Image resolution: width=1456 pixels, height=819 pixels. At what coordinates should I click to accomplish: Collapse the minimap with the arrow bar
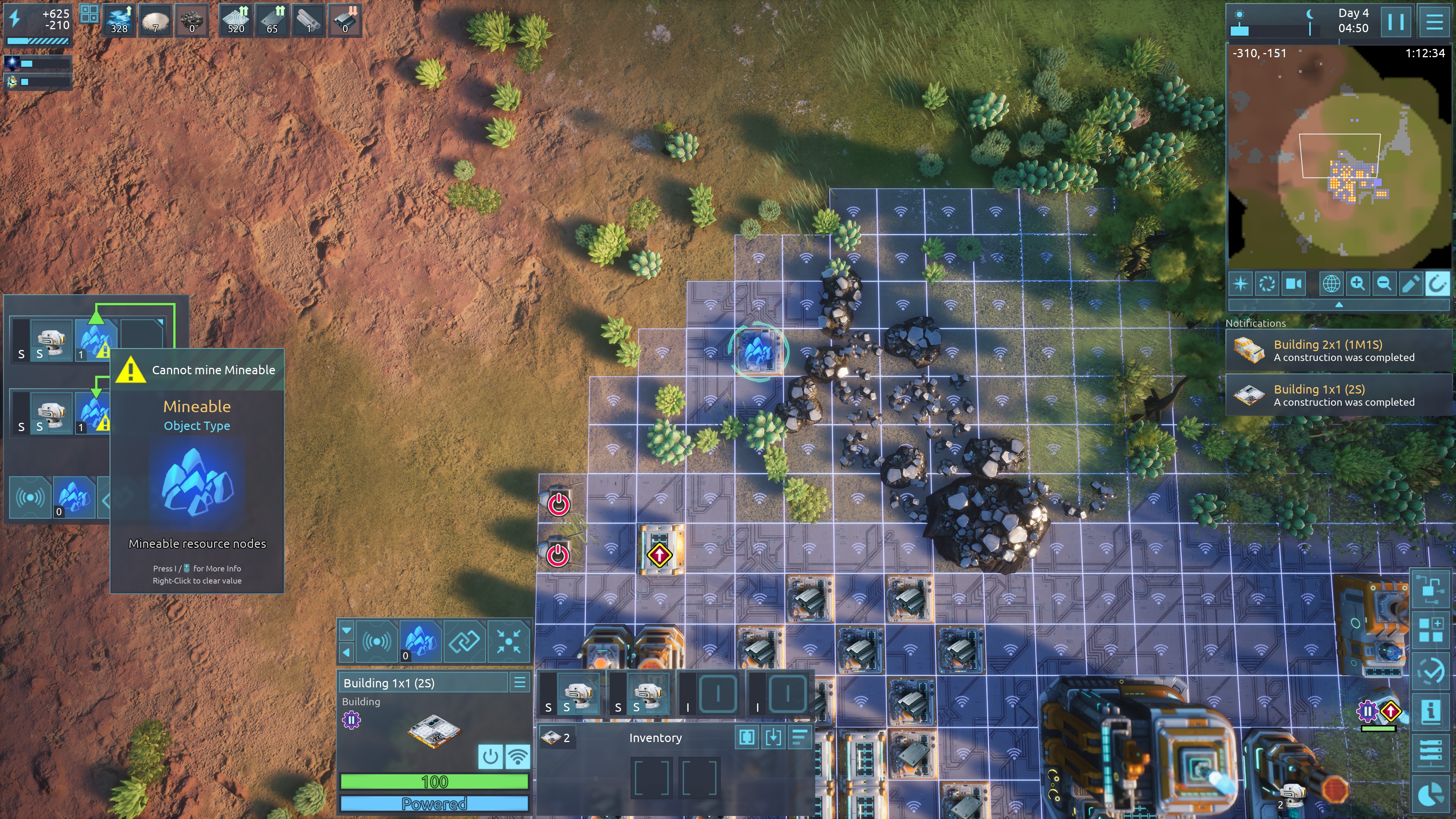point(1338,304)
